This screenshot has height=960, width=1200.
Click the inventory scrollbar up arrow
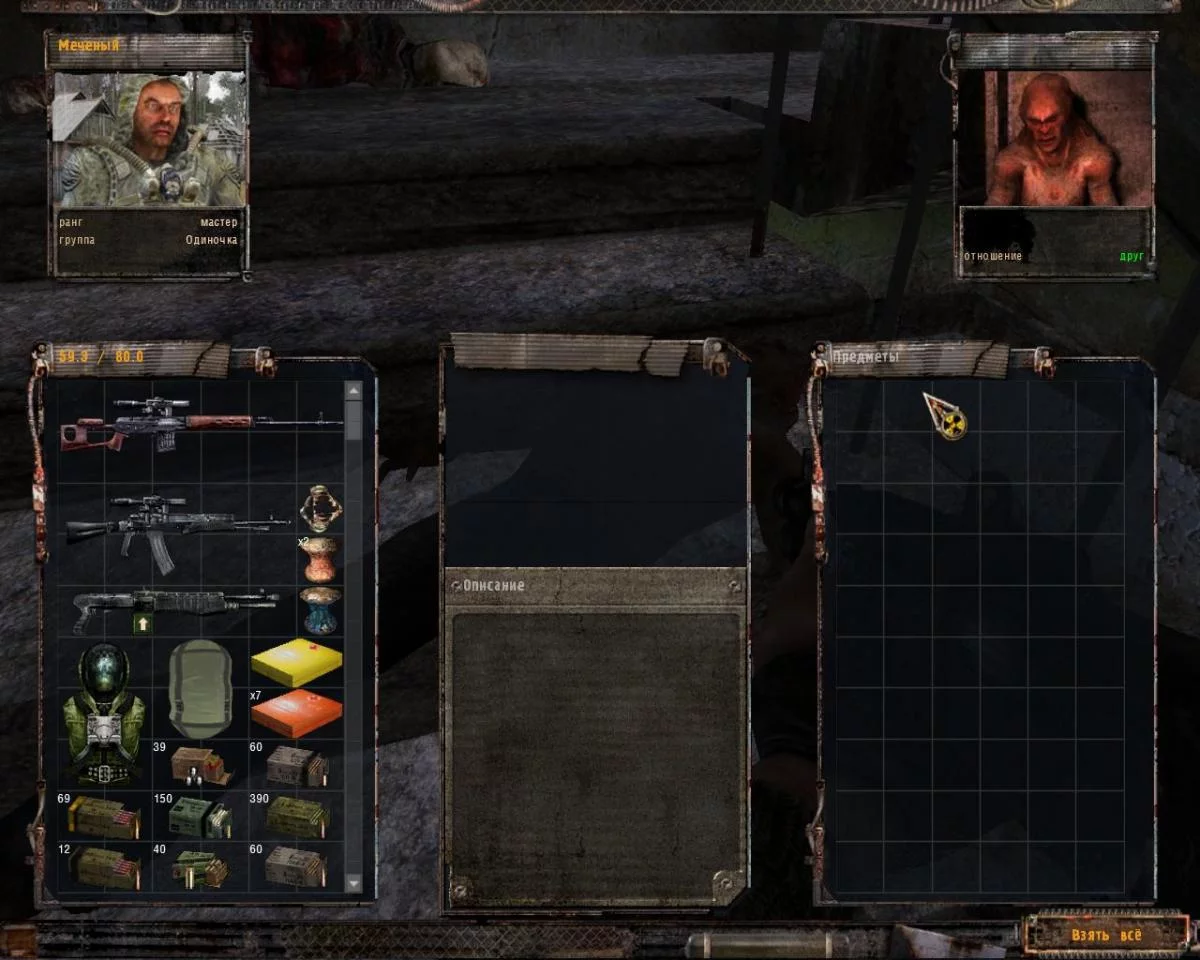point(353,390)
